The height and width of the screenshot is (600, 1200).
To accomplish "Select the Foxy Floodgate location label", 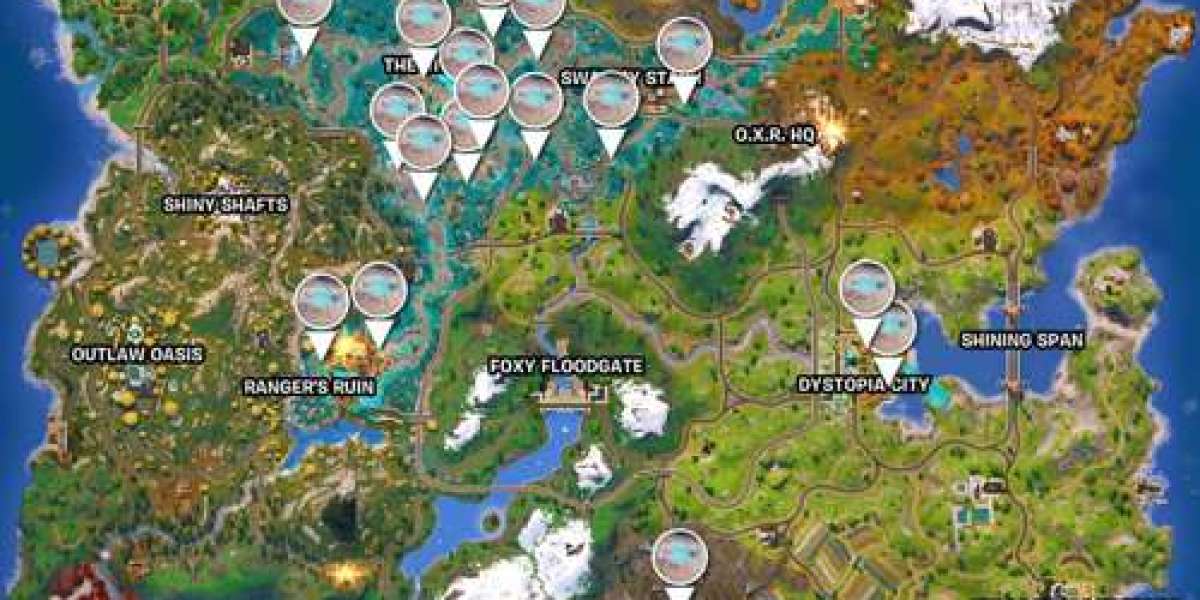I will (x=565, y=366).
